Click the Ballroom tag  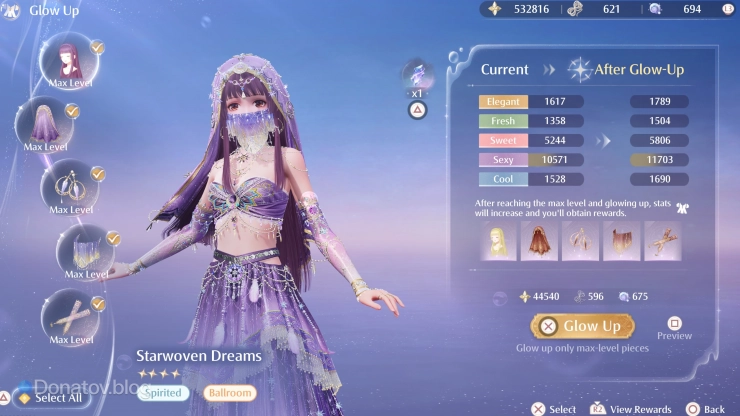[232, 393]
